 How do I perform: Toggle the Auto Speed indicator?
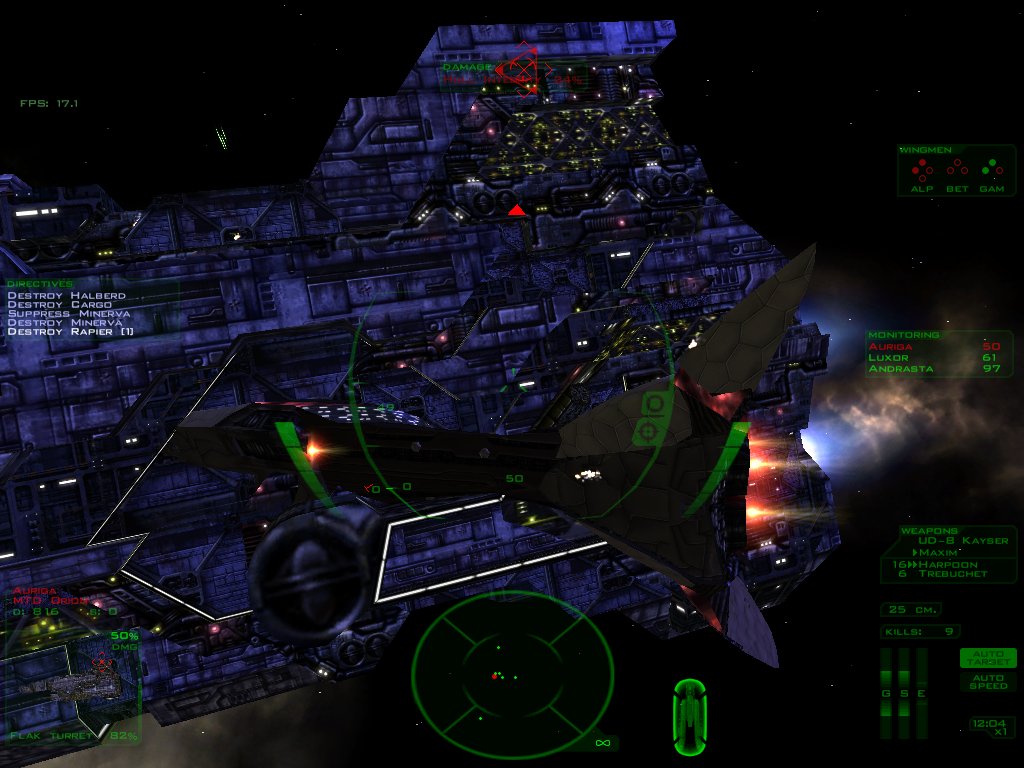point(987,681)
